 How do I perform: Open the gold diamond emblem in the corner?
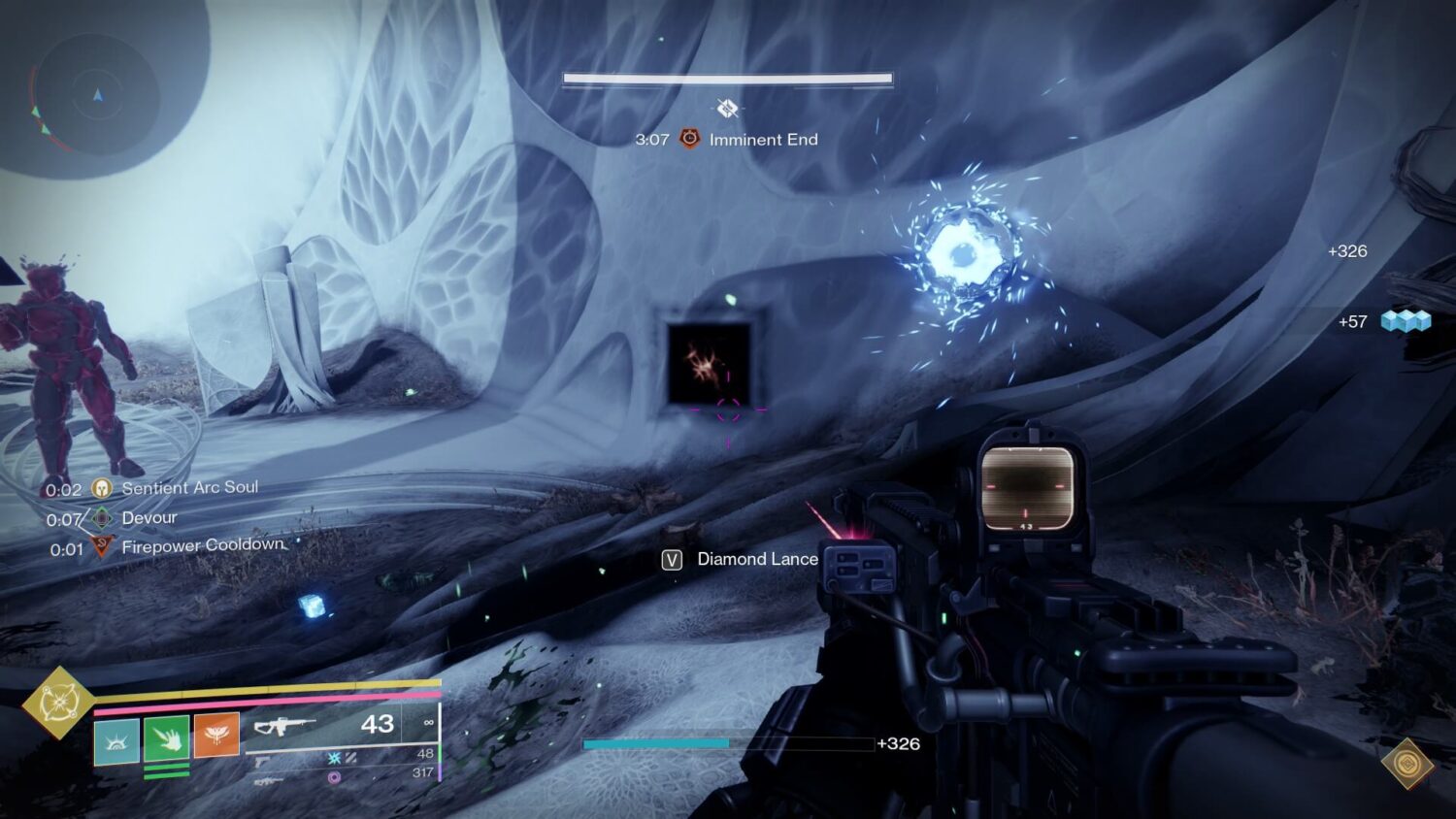pos(1406,765)
